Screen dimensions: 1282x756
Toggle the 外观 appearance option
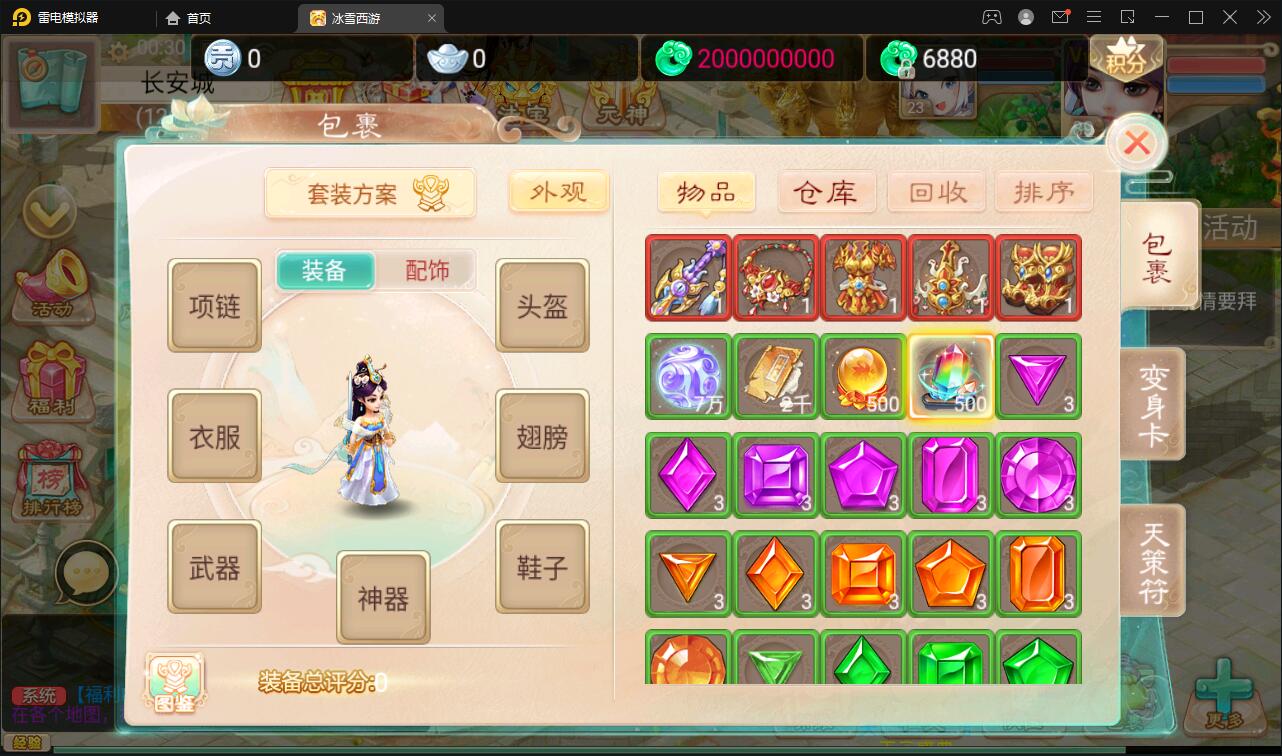pos(558,193)
